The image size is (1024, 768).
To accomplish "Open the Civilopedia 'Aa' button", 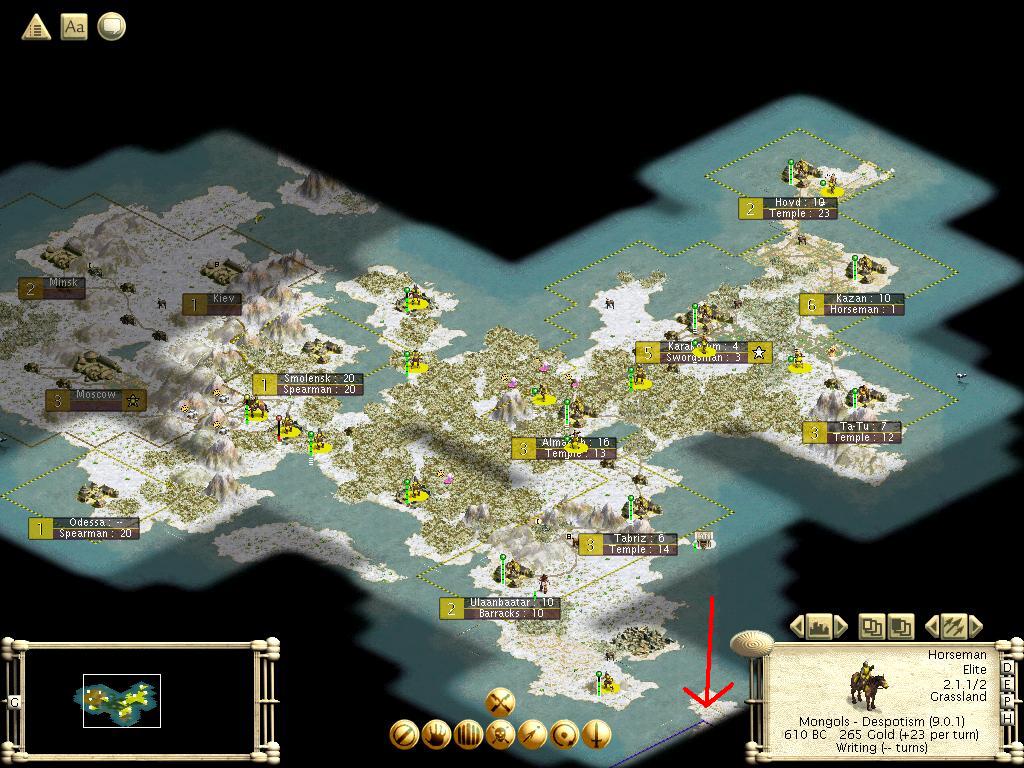I will 74,27.
